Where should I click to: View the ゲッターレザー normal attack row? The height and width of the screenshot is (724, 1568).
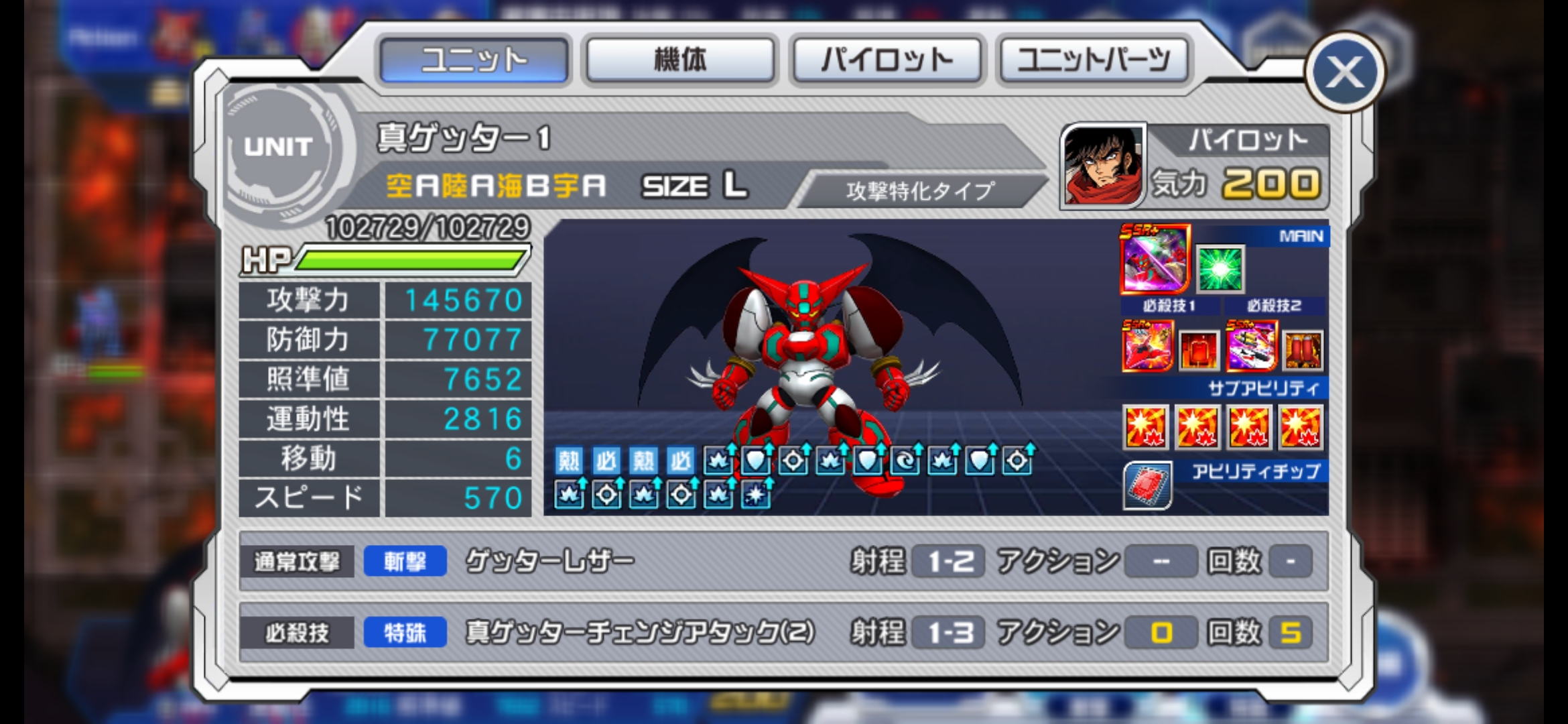pos(783,561)
